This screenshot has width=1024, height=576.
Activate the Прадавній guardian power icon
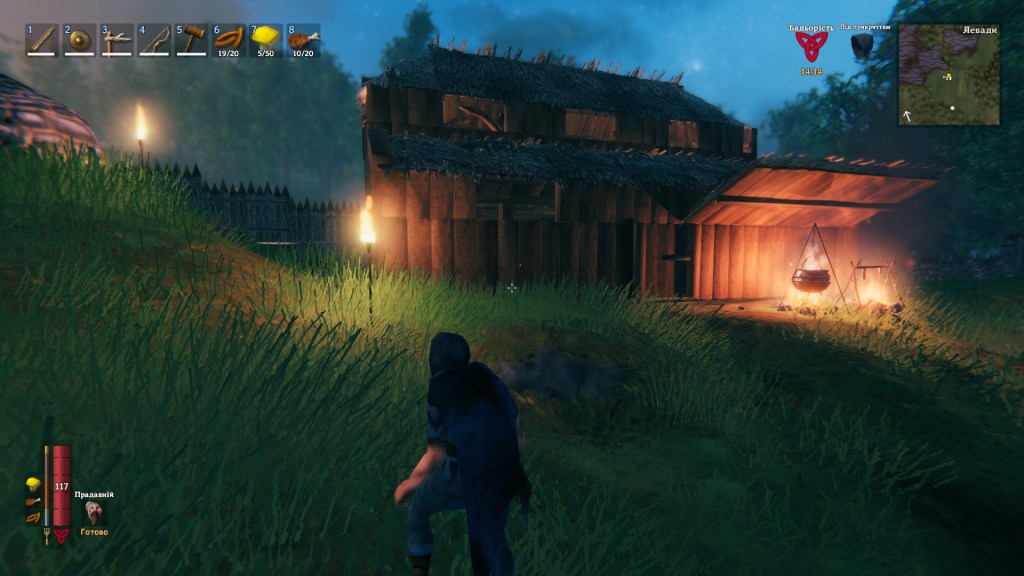point(94,513)
